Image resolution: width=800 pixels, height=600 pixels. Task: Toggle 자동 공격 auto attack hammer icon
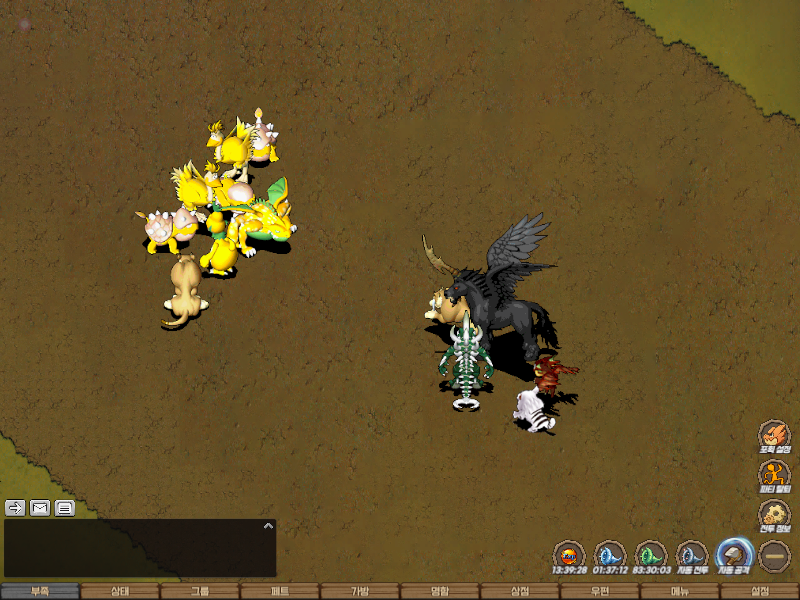point(733,555)
